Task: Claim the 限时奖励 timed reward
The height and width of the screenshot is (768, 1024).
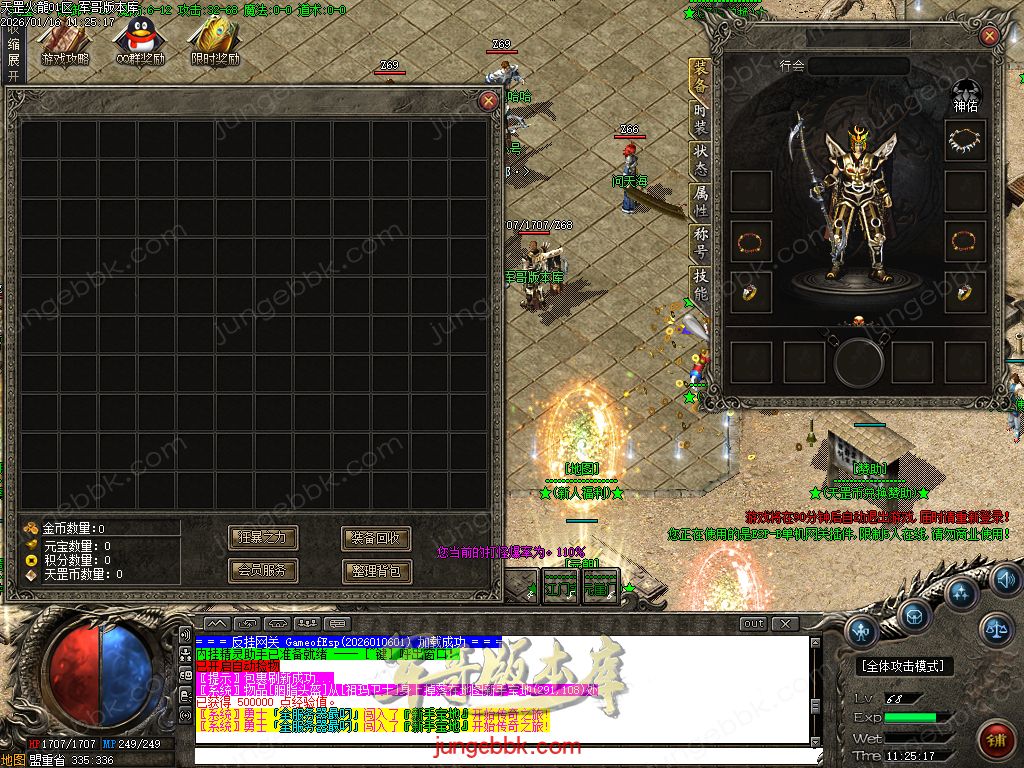Action: 214,42
